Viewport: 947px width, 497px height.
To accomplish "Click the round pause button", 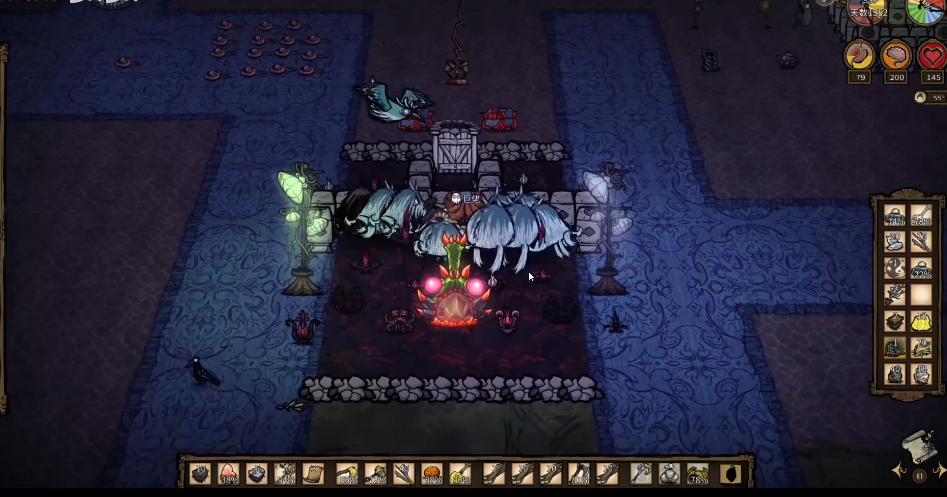I will (x=919, y=477).
